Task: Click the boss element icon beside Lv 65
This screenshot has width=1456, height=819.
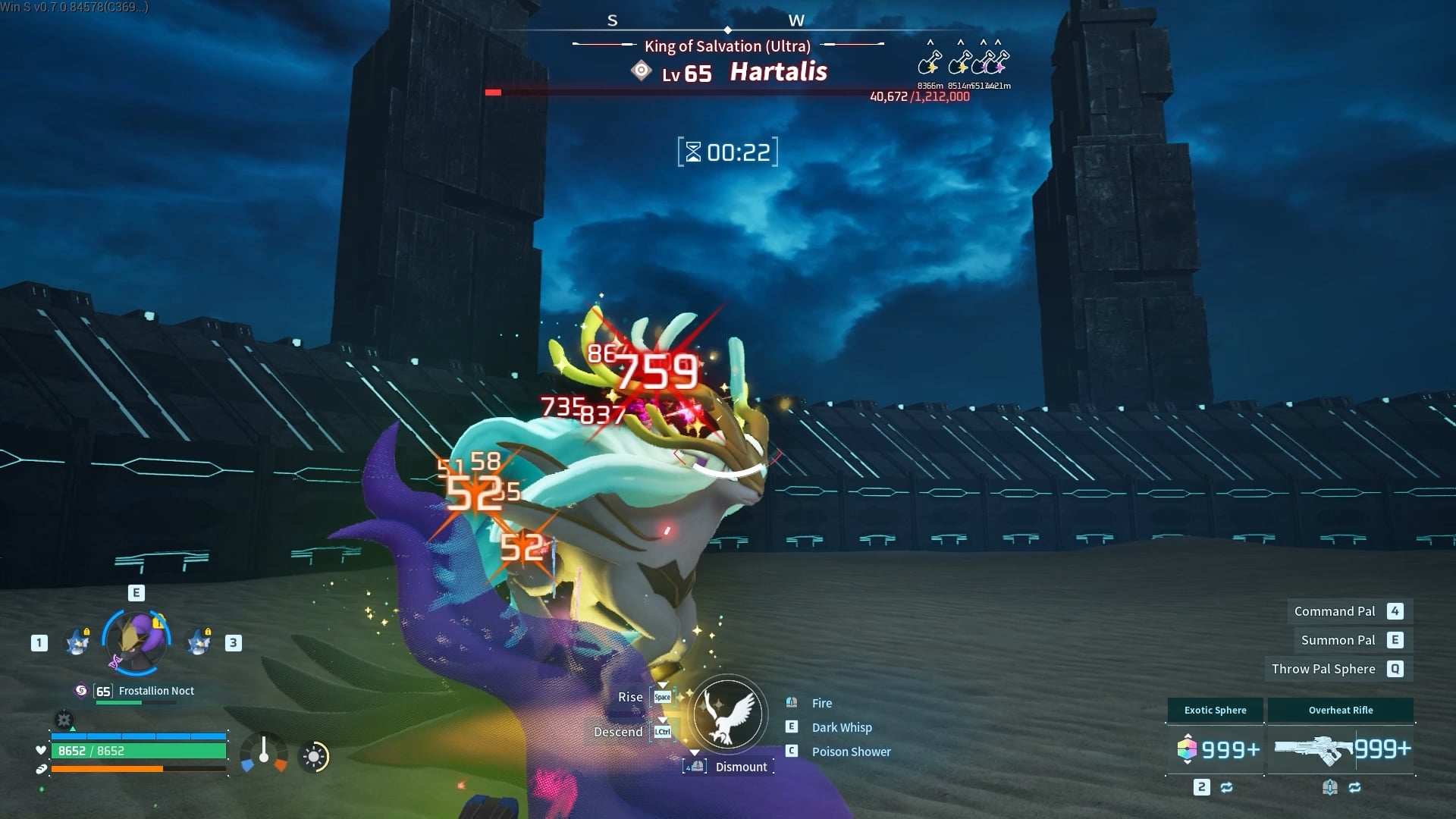Action: (x=642, y=72)
